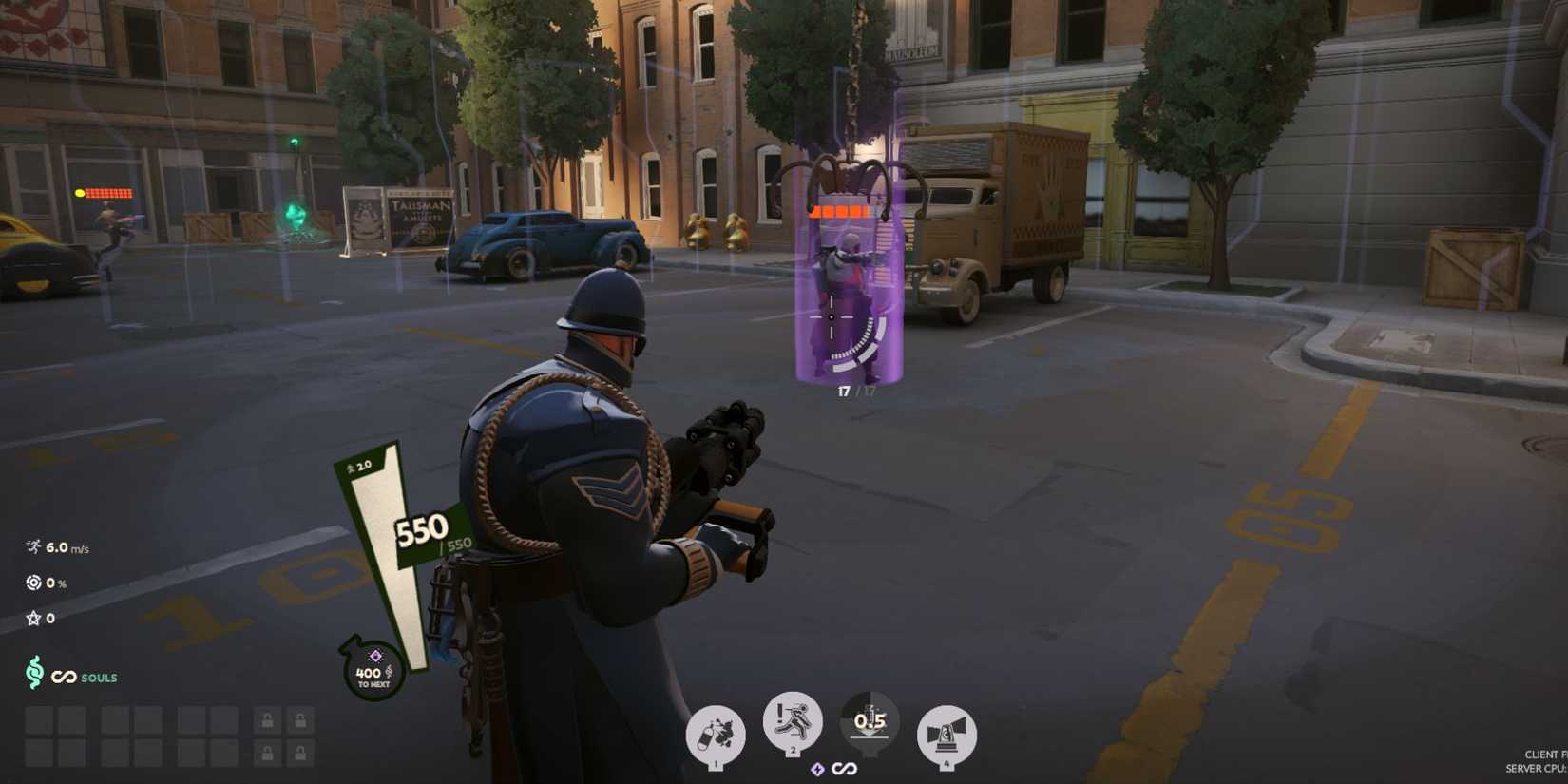Click the SOULS label text
The width and height of the screenshot is (1568, 784).
[98, 678]
